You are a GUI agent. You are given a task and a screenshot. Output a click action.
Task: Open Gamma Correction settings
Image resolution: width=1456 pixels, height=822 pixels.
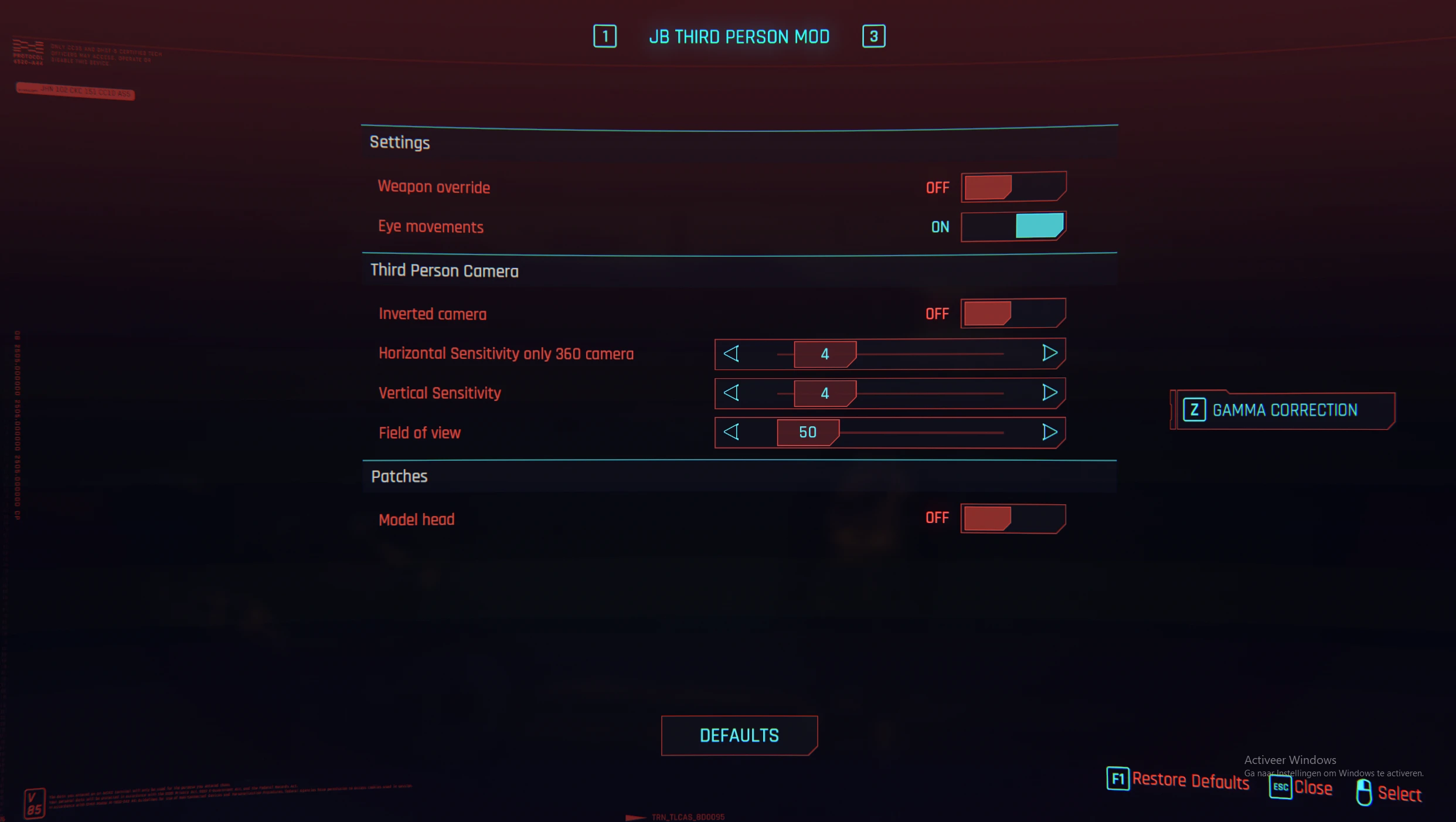[x=1283, y=410]
